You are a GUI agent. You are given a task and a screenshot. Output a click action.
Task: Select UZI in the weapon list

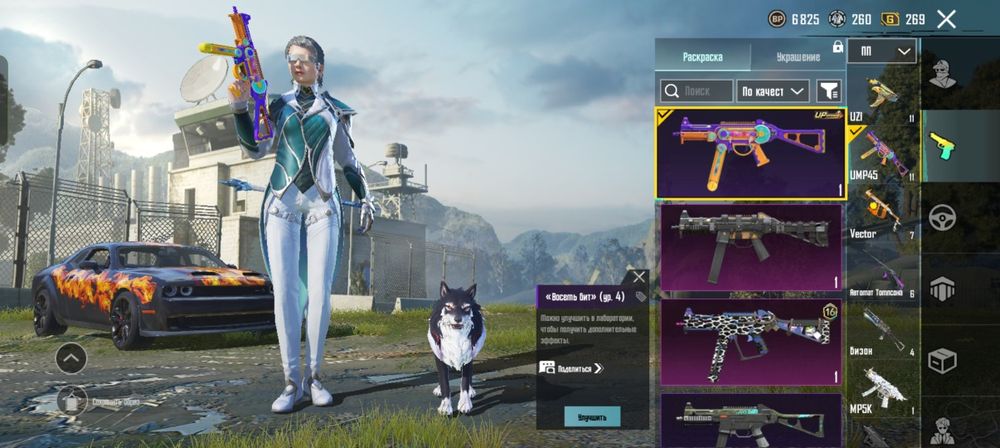881,96
